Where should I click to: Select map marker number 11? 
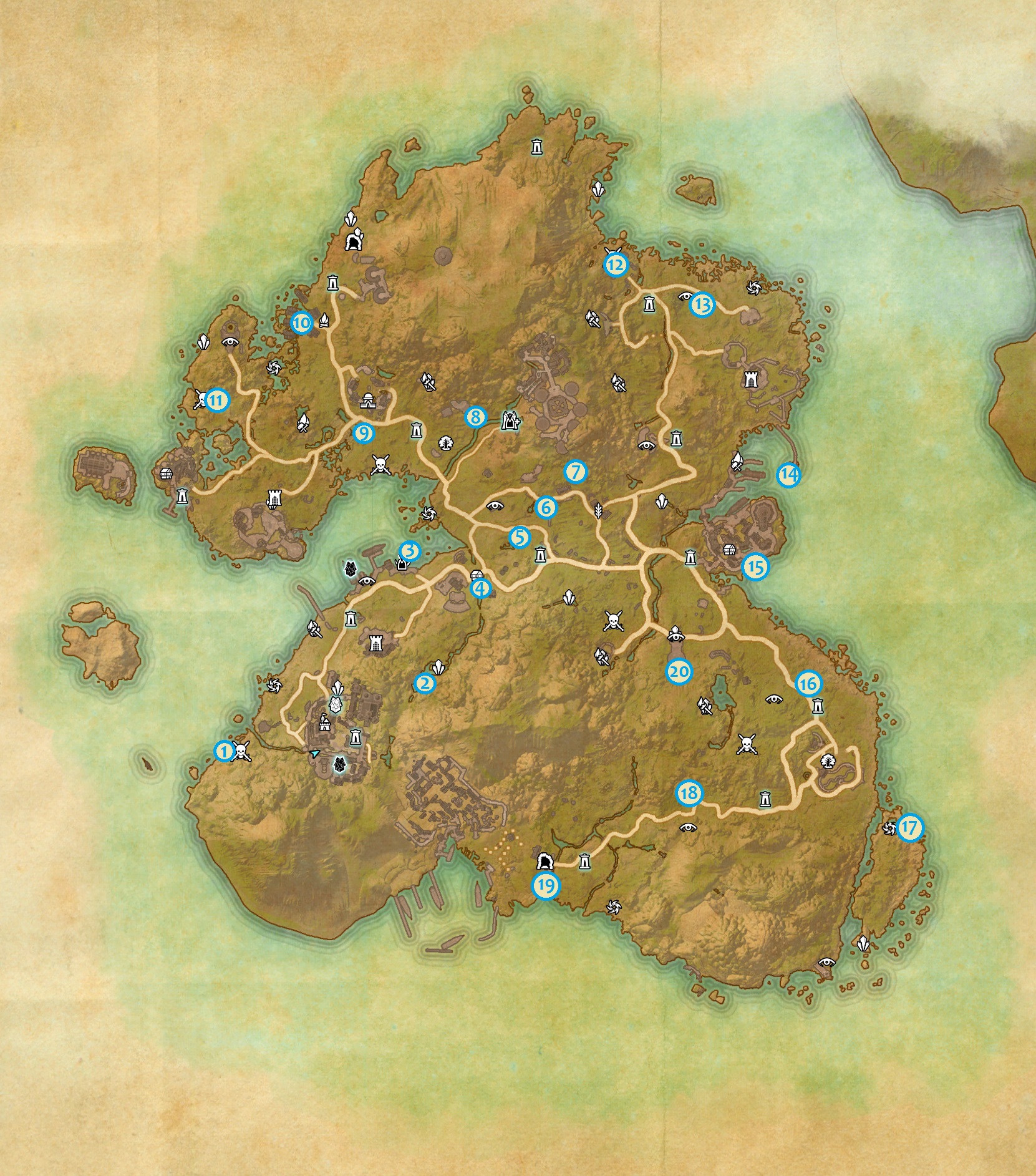click(217, 401)
